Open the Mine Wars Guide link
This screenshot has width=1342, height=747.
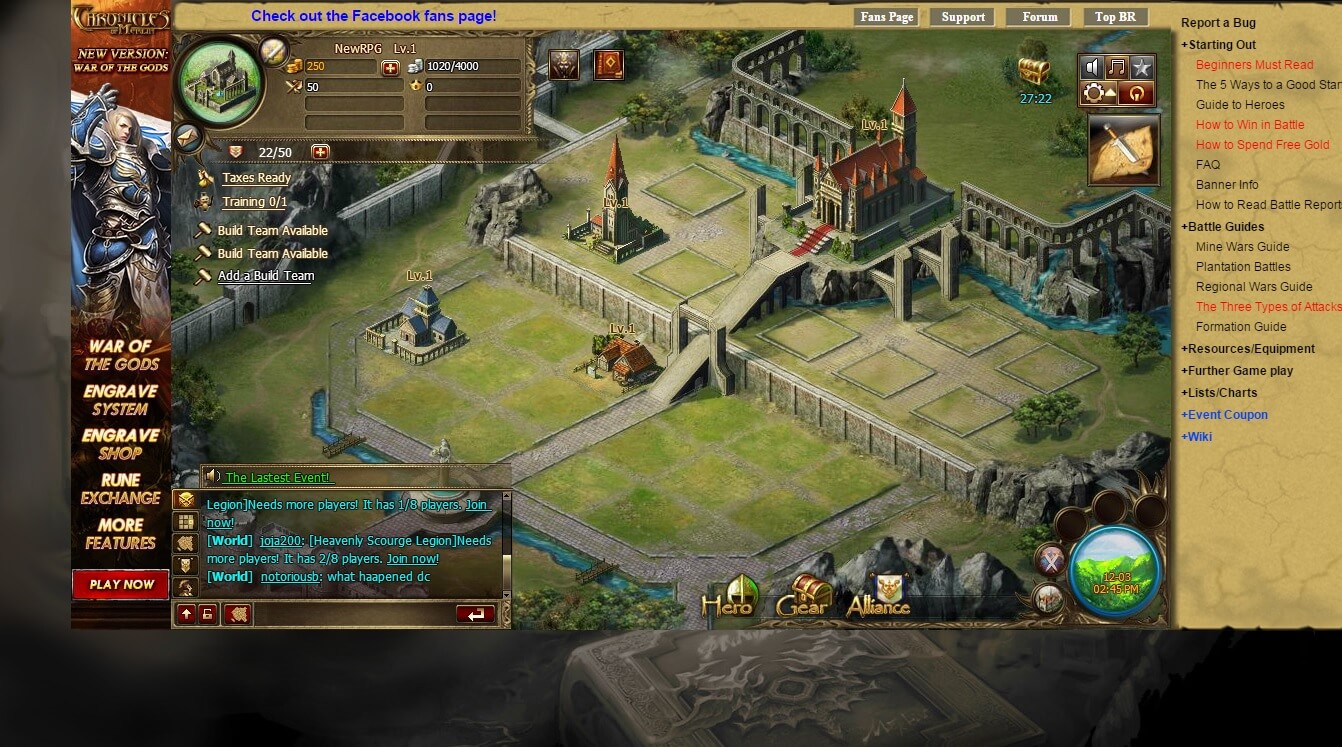1242,247
